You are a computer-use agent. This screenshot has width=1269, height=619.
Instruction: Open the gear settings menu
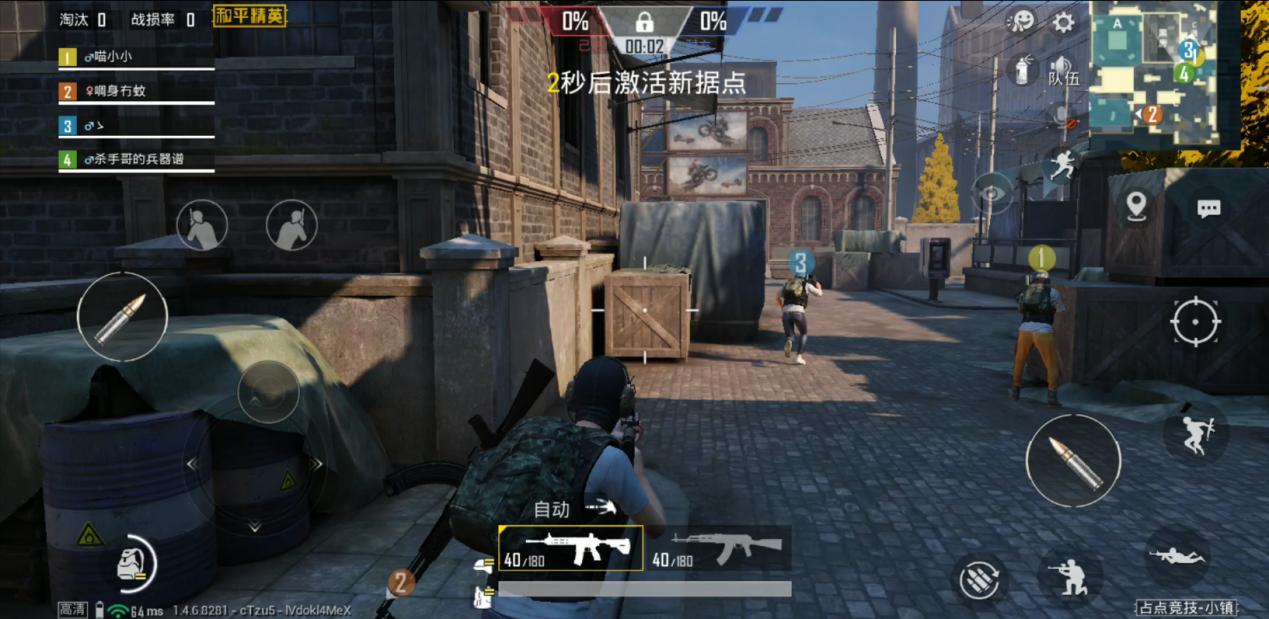tap(1064, 22)
